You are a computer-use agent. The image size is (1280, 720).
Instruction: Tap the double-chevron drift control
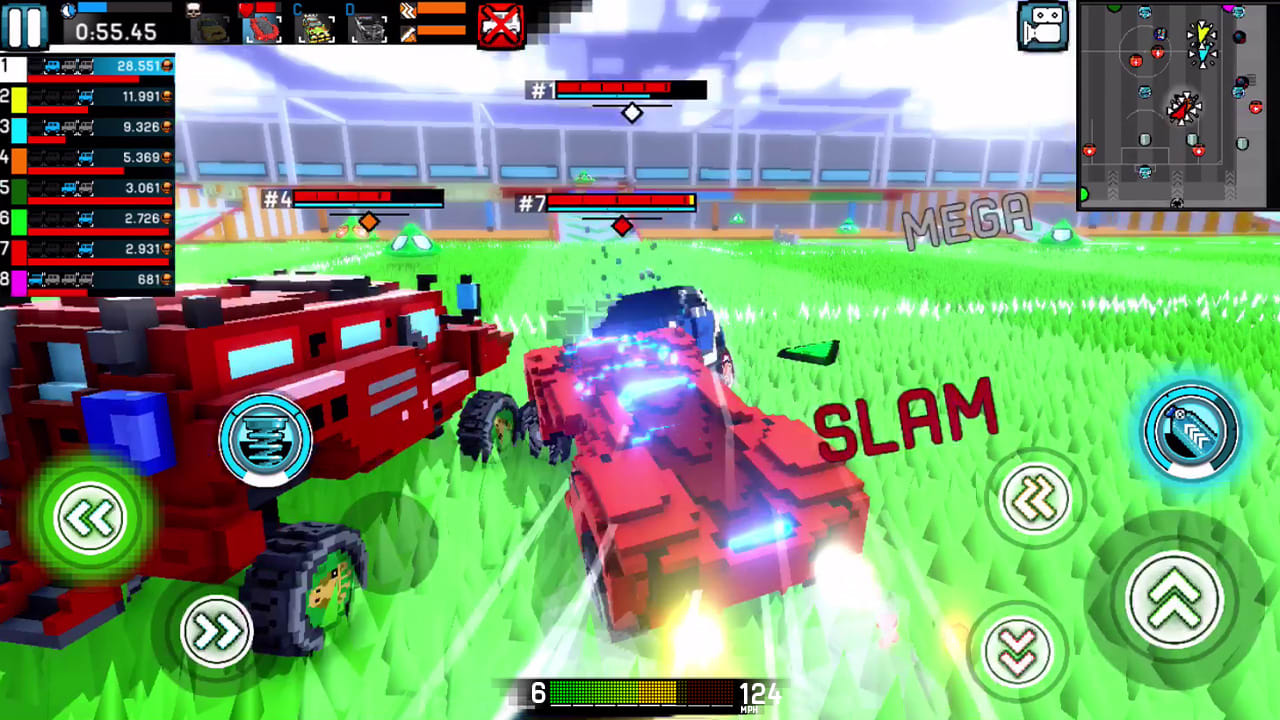(1037, 496)
